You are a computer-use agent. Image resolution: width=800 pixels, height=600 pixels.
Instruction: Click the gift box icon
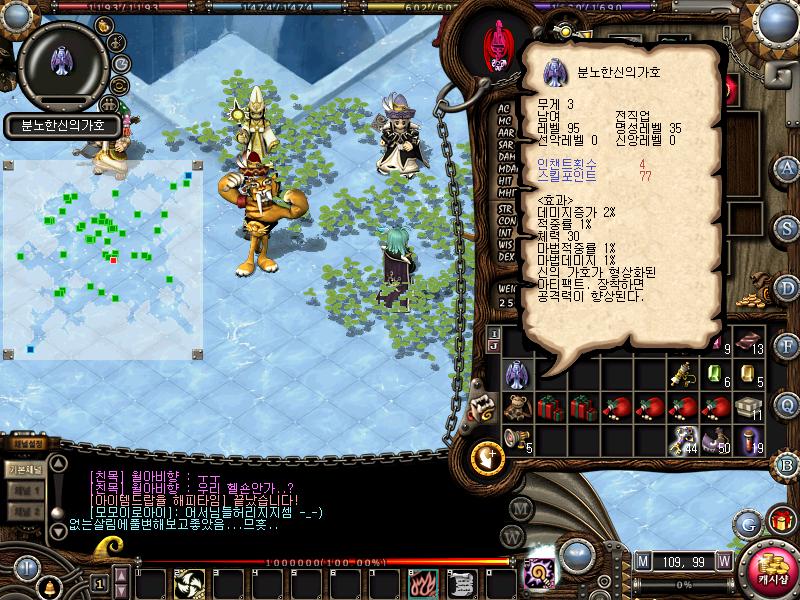780,520
